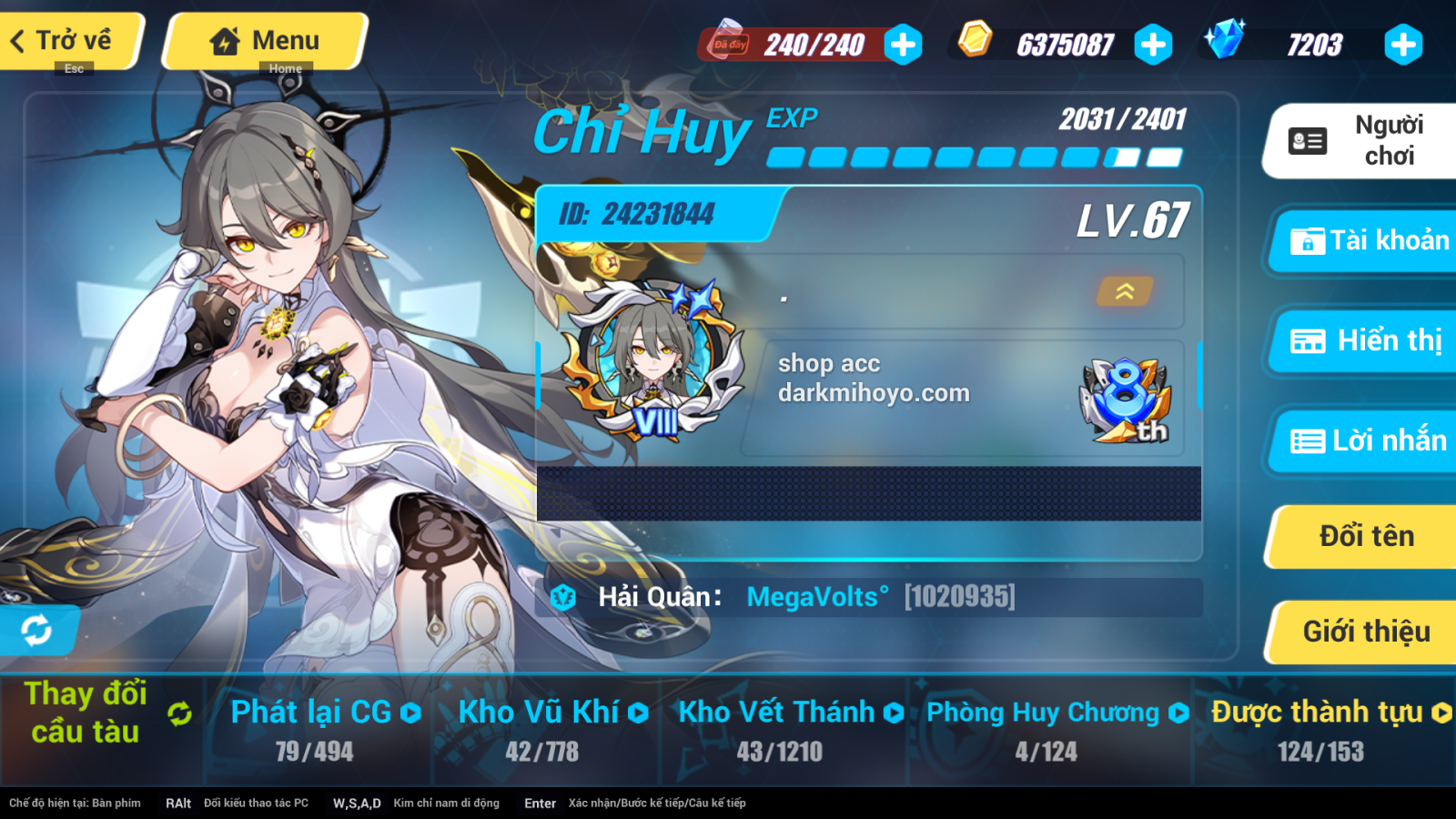The width and height of the screenshot is (1456, 819).
Task: Click the armada emblem beside Hải Quân
Action: pos(562,598)
